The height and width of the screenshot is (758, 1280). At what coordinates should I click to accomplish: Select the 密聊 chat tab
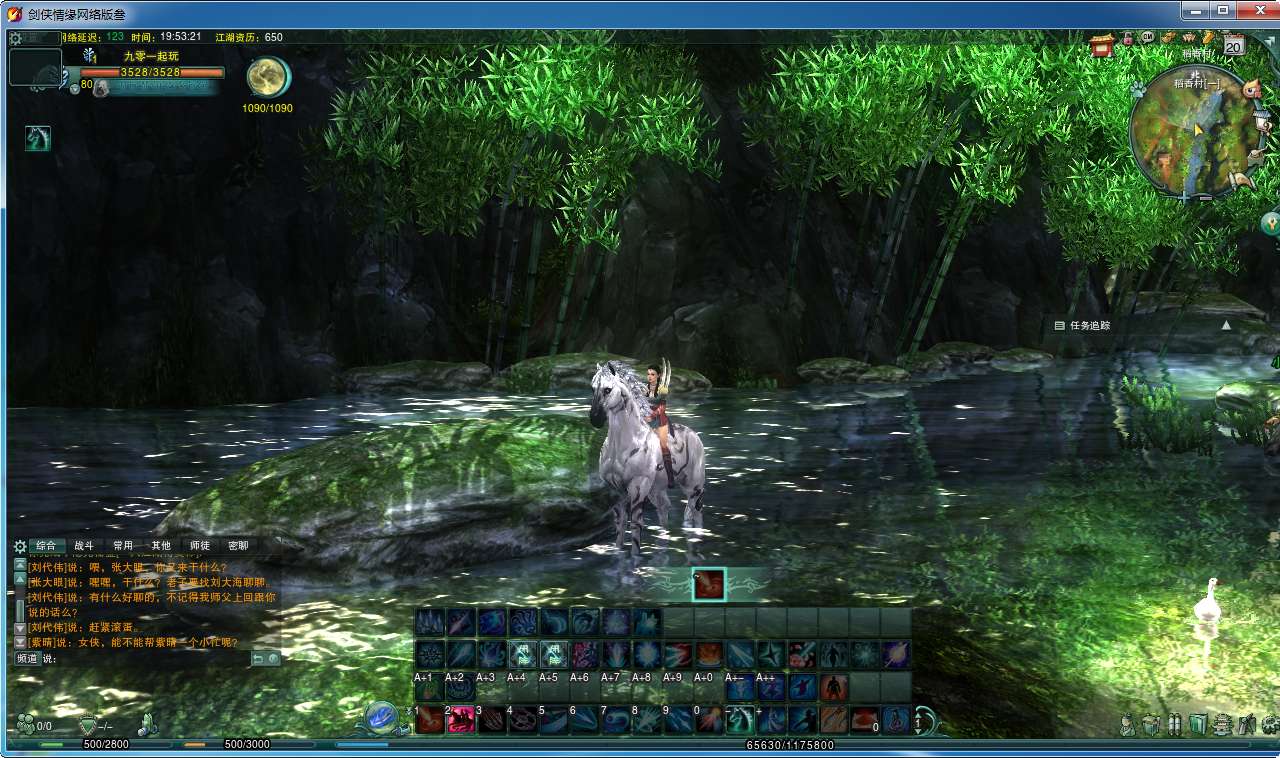coord(238,546)
